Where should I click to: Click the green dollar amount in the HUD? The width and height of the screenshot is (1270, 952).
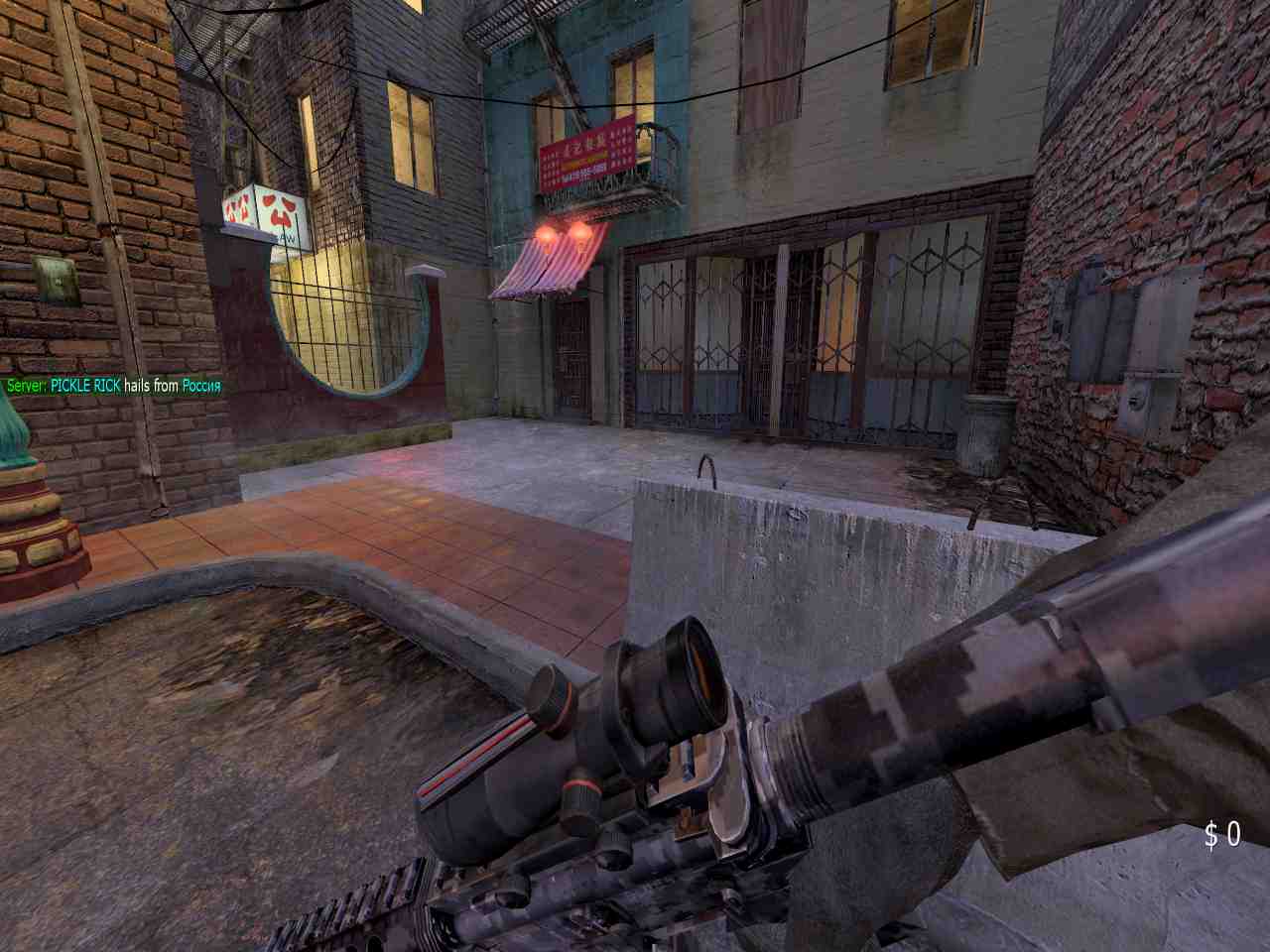coord(1222,836)
